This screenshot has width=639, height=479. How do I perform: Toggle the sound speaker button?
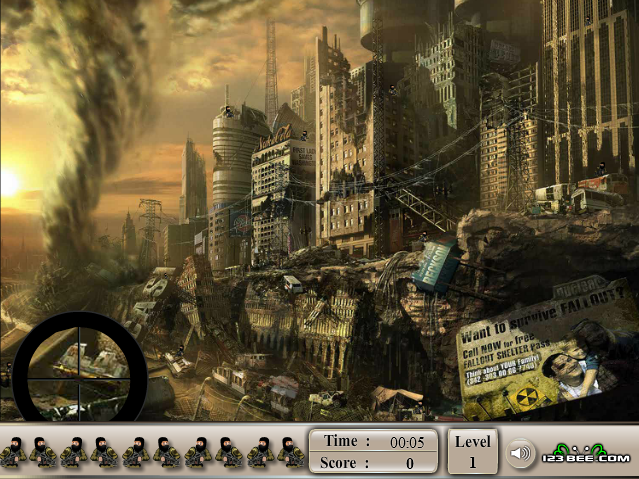click(517, 452)
